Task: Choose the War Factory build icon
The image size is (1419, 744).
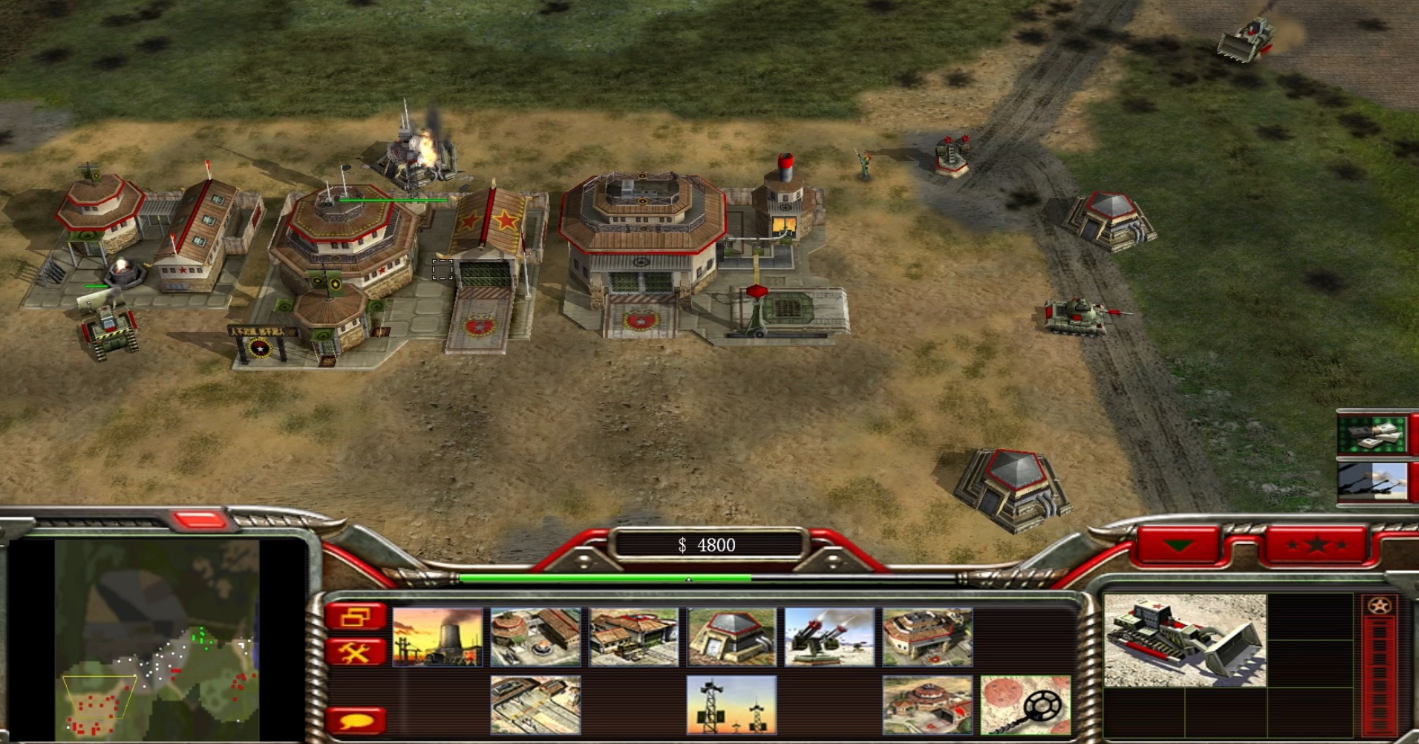Action: click(927, 637)
